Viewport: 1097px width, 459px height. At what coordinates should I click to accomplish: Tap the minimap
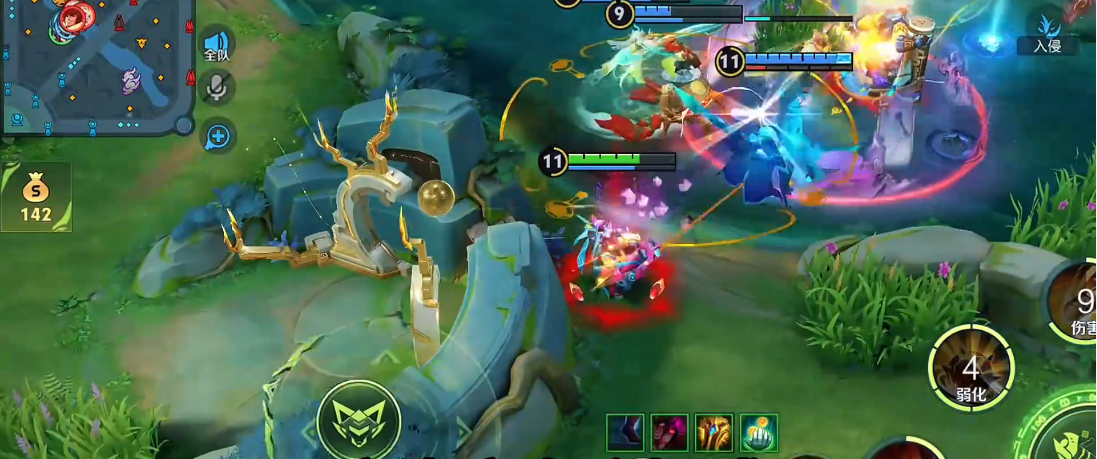(x=95, y=66)
